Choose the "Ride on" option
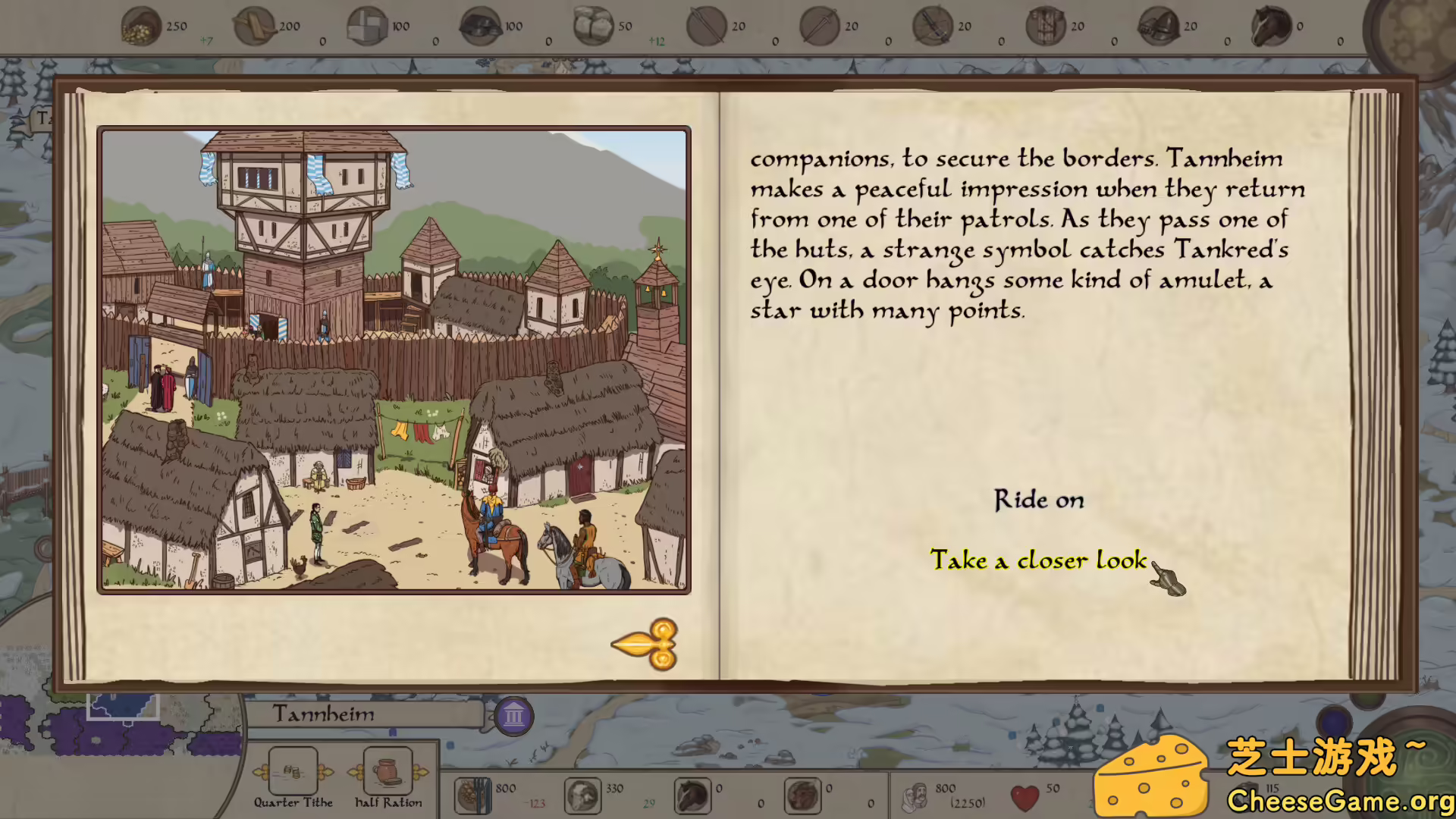The width and height of the screenshot is (1456, 819). pyautogui.click(x=1039, y=500)
